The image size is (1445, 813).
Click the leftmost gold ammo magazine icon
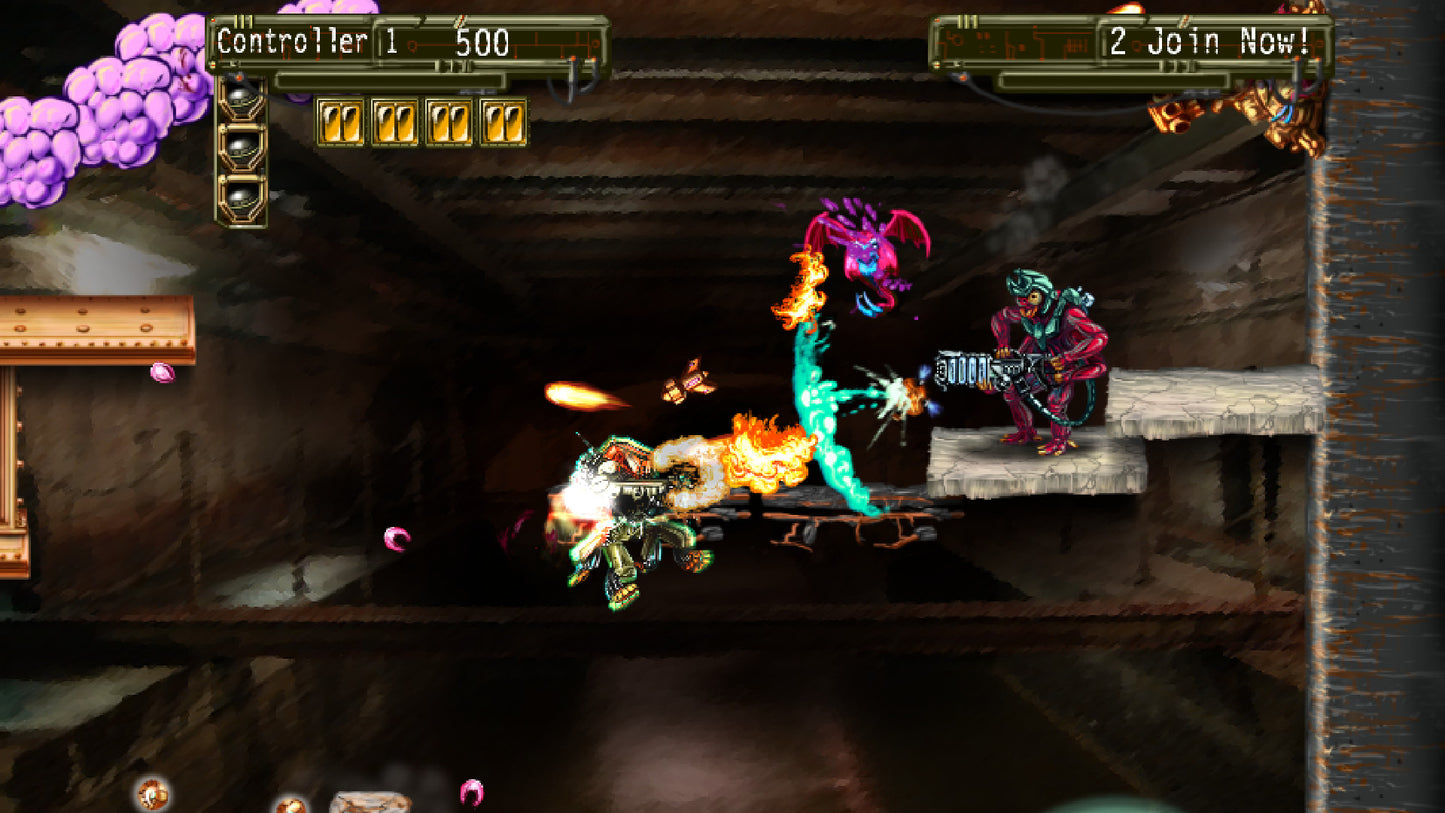(340, 122)
